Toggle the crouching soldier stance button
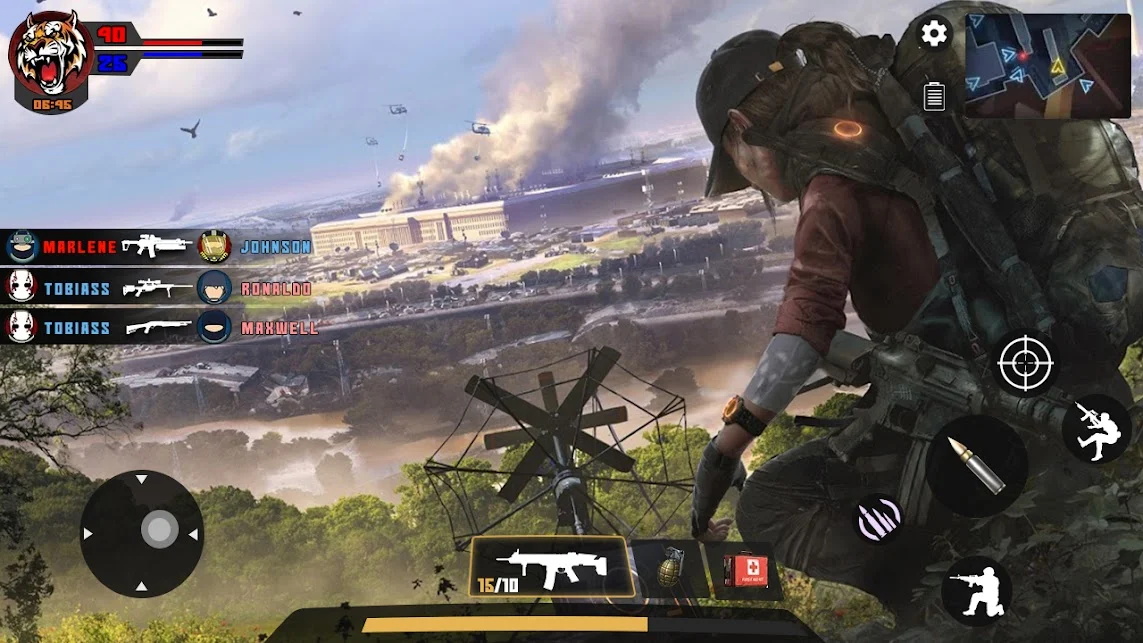1143x643 pixels. tap(976, 590)
